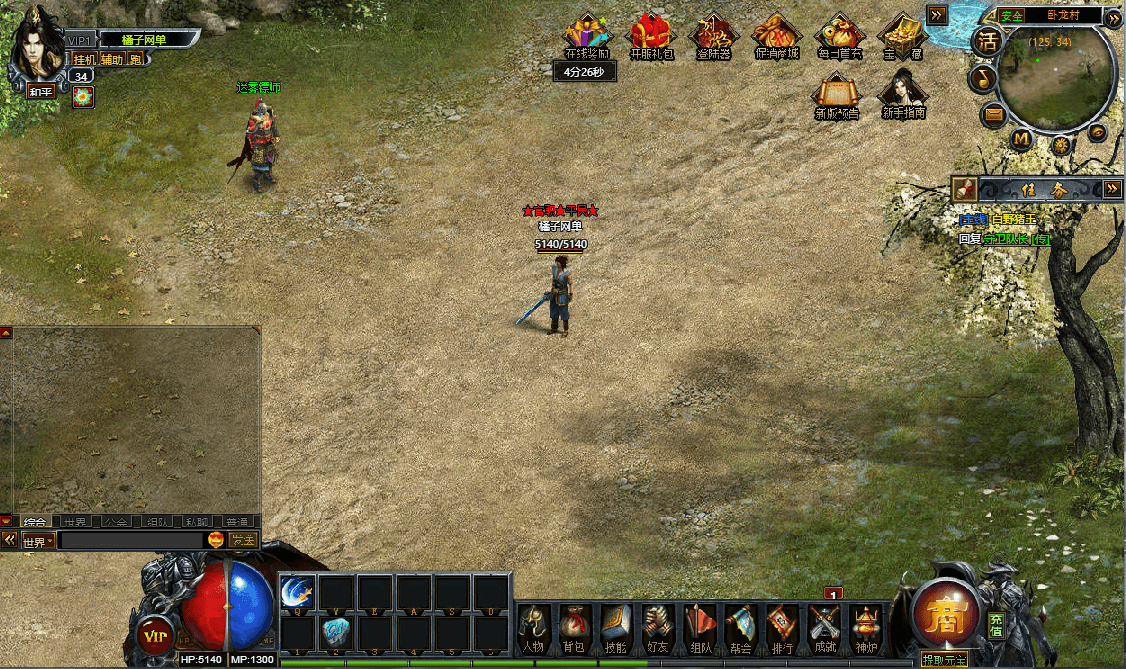Image resolution: width=1126 pixels, height=669 pixels.
Task: Open the 技能 skills book
Action: pyautogui.click(x=616, y=626)
